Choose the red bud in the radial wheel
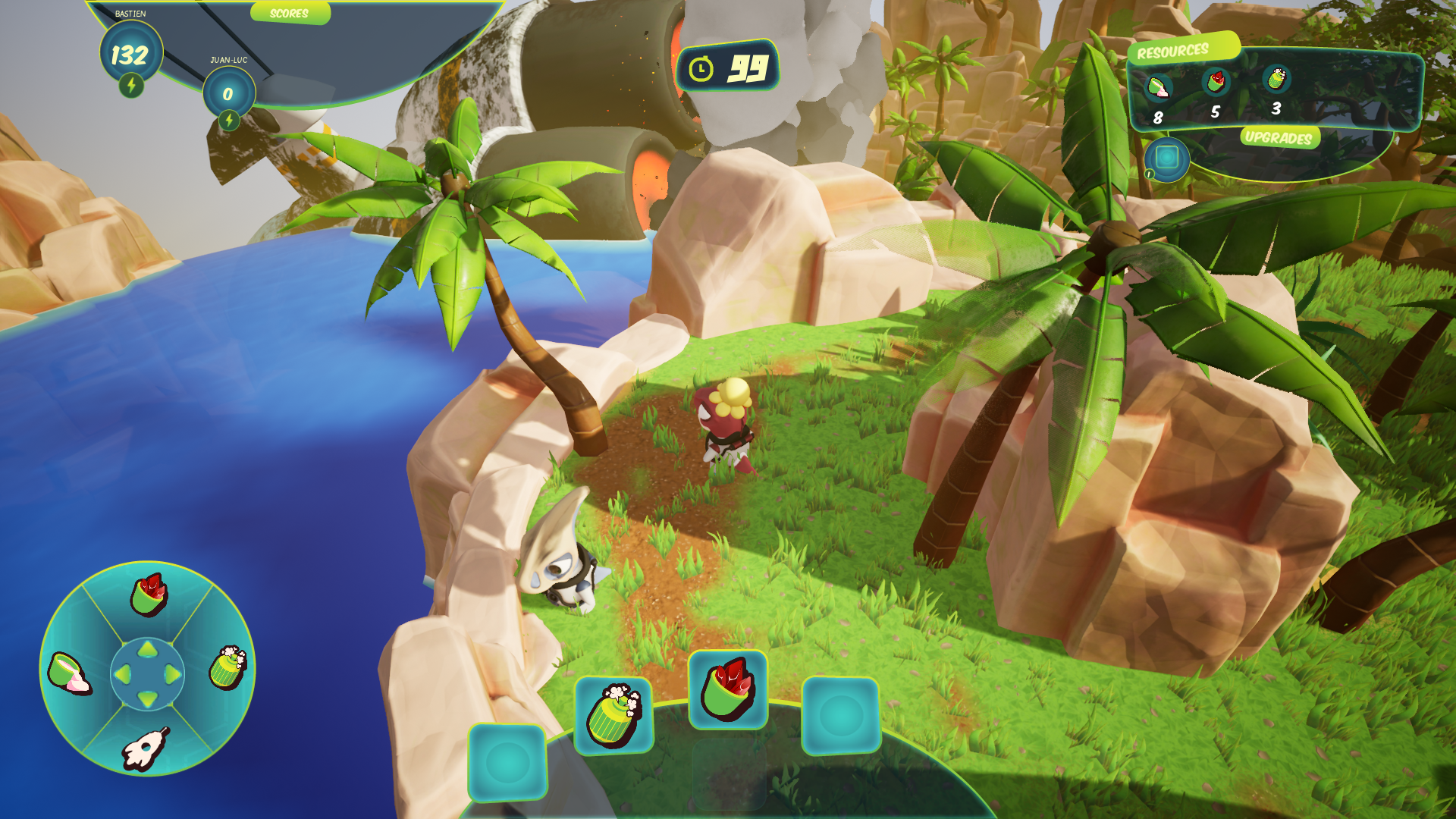Screen dimensions: 1456x819 tap(149, 594)
